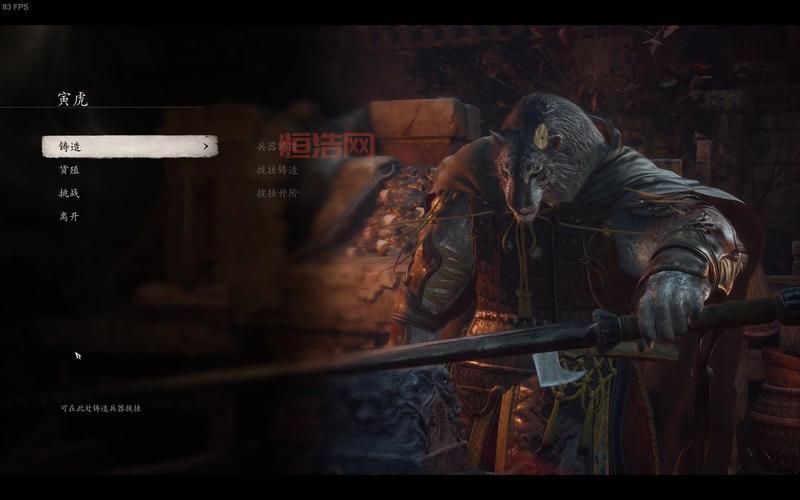Screen dimensions: 800x500
Task: Click 离开 (Leave) to exit the menu
Action: pos(69,216)
